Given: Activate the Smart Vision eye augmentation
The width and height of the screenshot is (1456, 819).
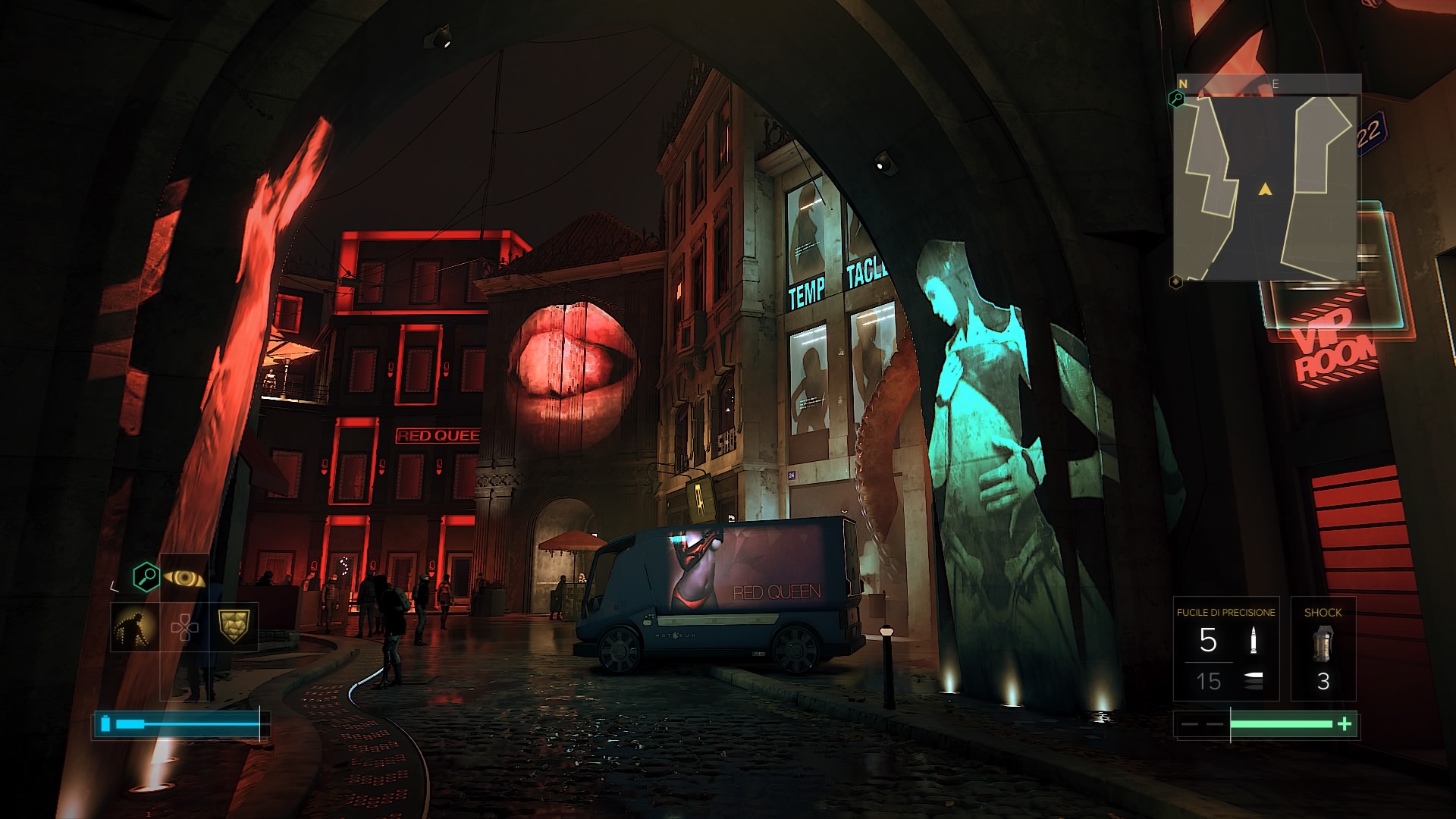Looking at the screenshot, I should (x=184, y=578).
